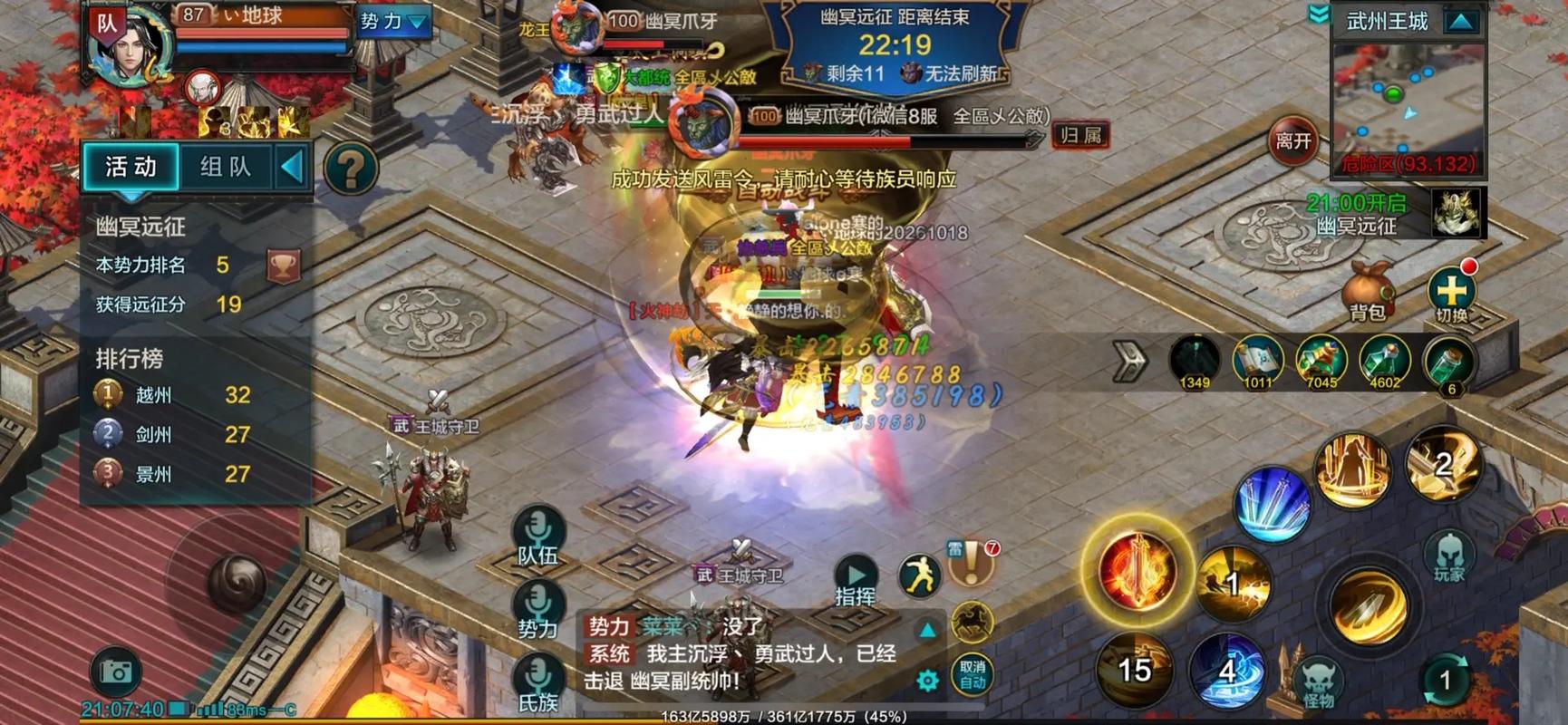This screenshot has width=1568, height=725.
Task: Click the 取消自动 cancel auto-battle button
Action: click(x=972, y=674)
